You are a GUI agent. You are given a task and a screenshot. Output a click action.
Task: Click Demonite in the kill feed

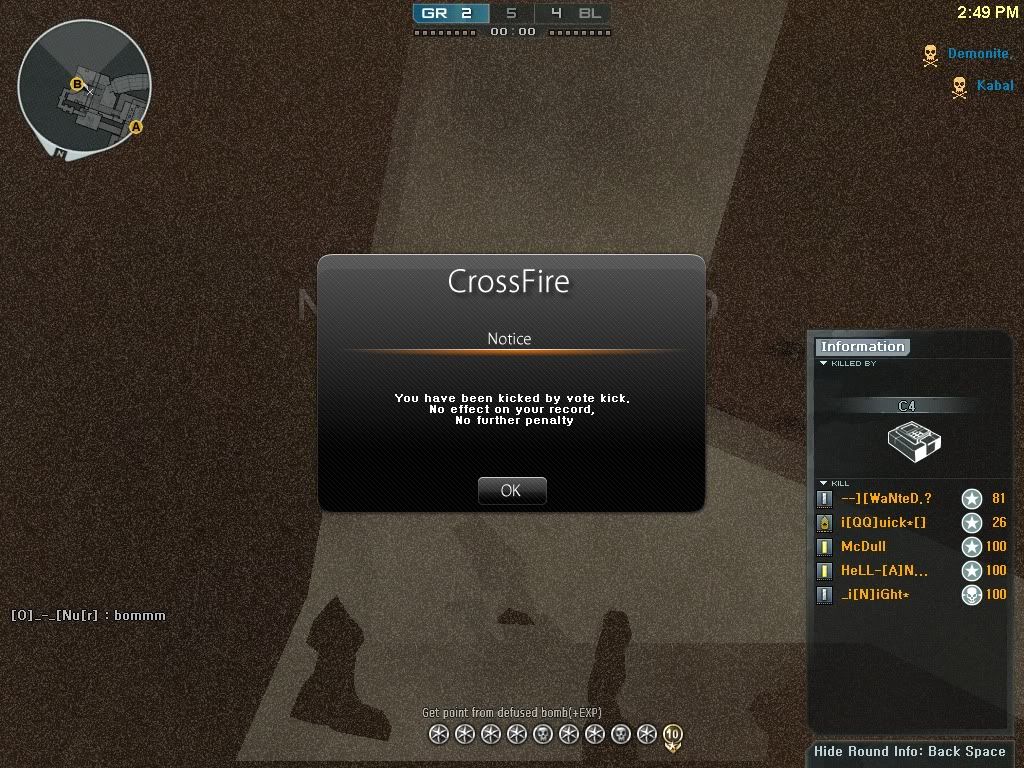979,54
